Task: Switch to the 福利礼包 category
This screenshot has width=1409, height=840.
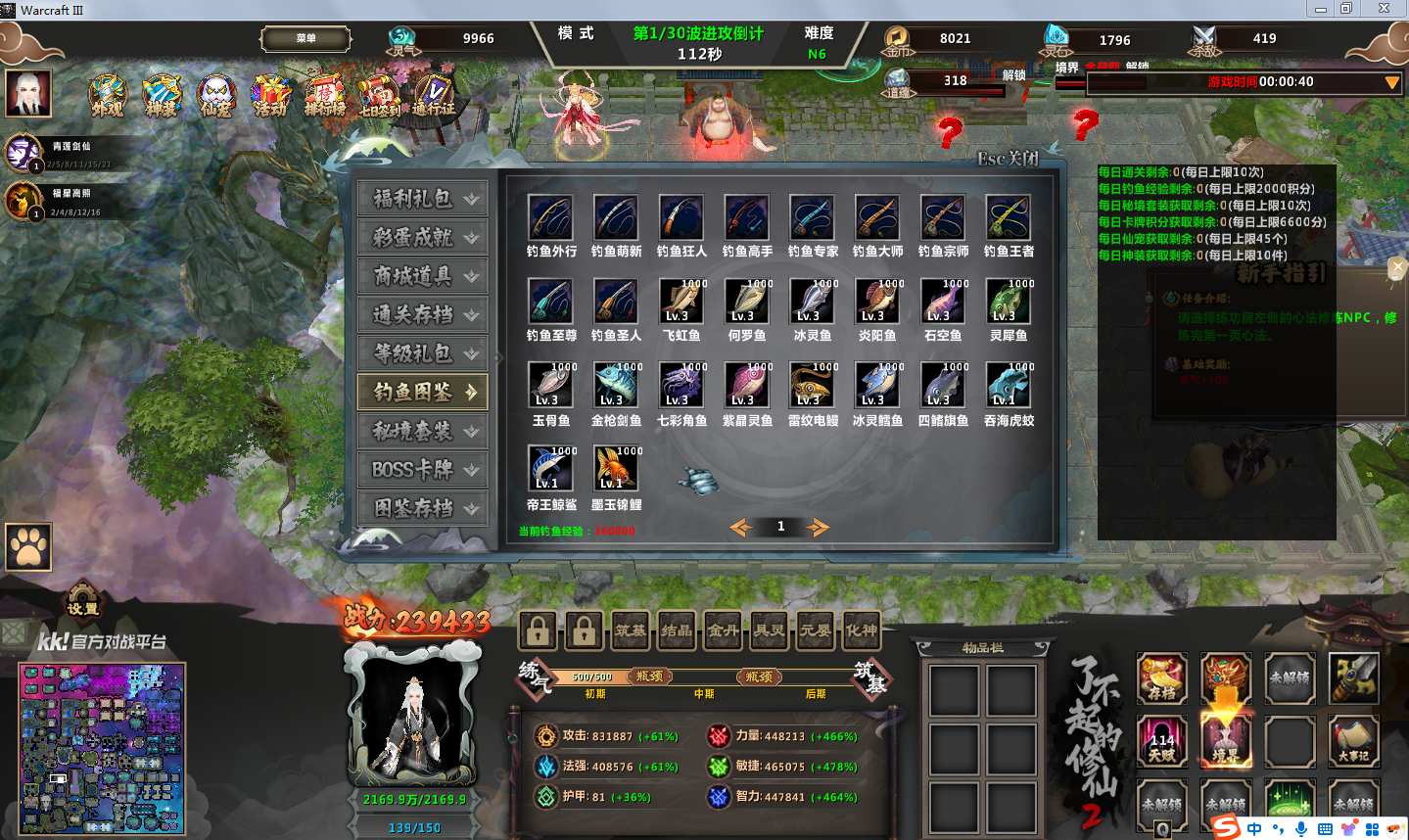Action: tap(422, 199)
